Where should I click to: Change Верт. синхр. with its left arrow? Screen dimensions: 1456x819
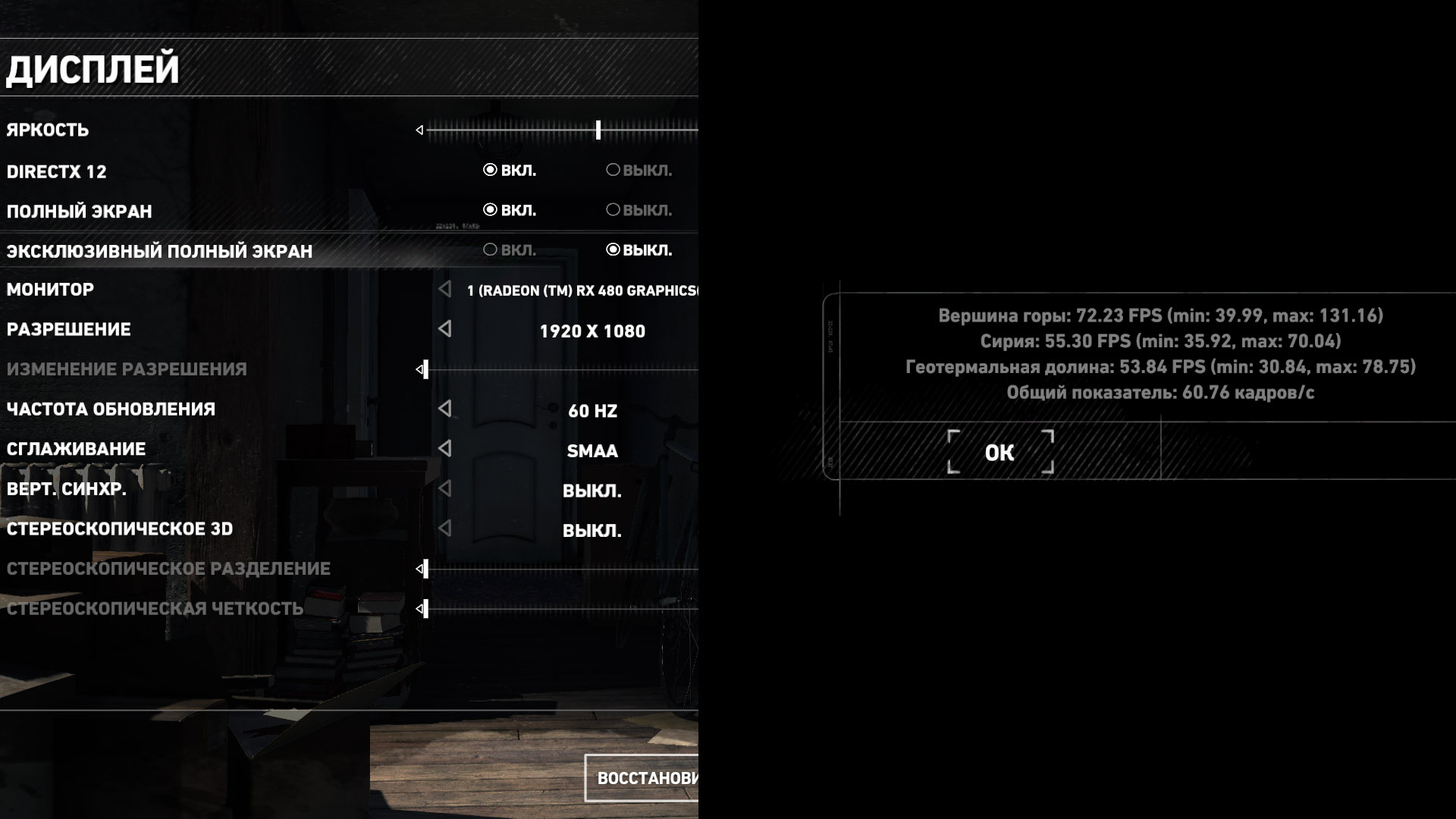pos(445,488)
